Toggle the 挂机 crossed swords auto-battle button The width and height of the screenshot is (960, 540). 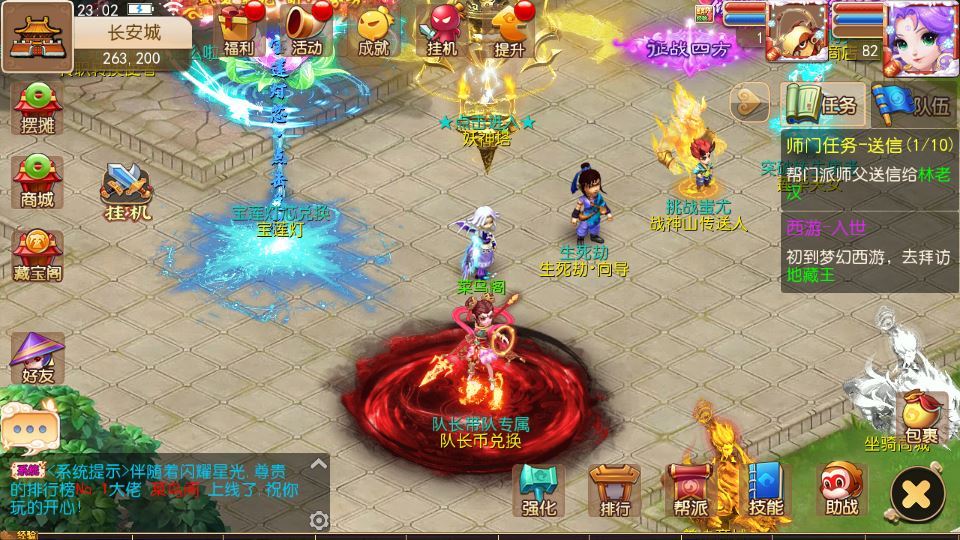coord(127,190)
